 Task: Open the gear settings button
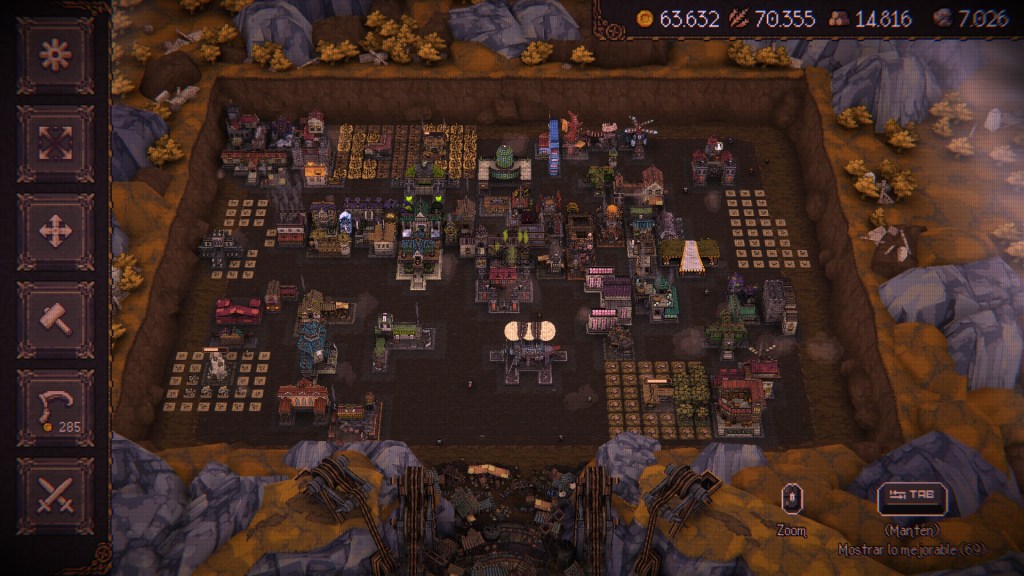coord(55,55)
